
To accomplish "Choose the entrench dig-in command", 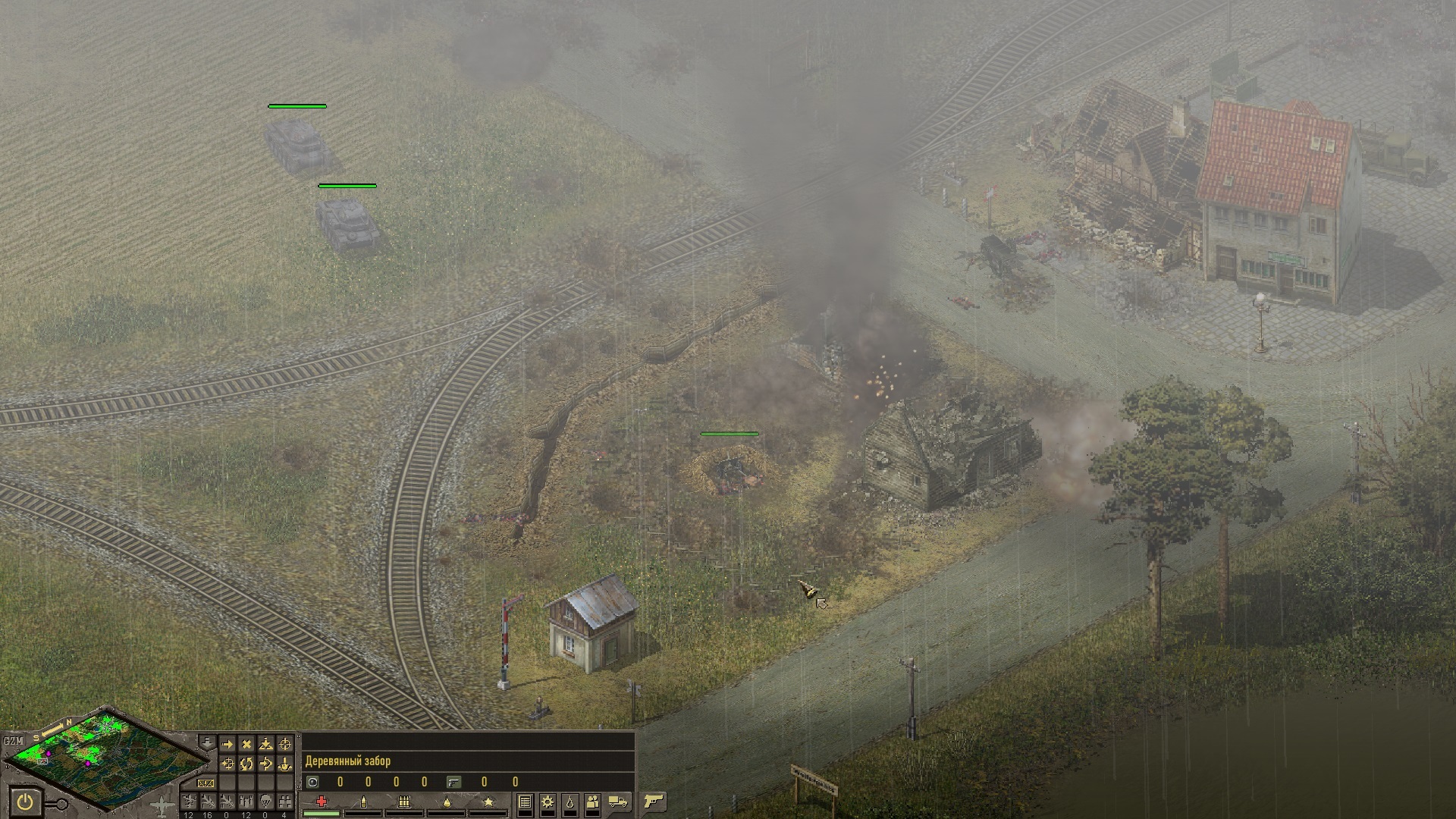I will [285, 764].
